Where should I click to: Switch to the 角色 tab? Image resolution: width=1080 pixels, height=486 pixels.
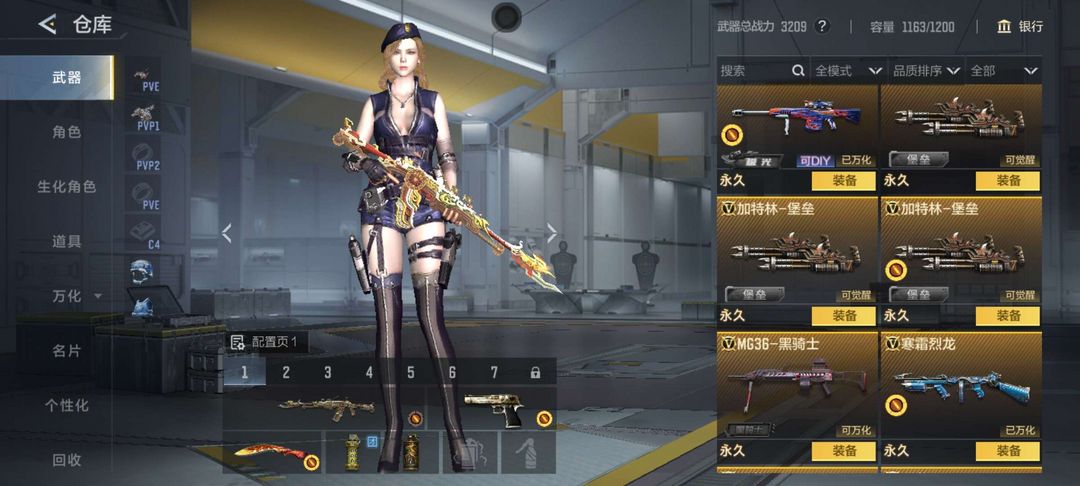[66, 132]
